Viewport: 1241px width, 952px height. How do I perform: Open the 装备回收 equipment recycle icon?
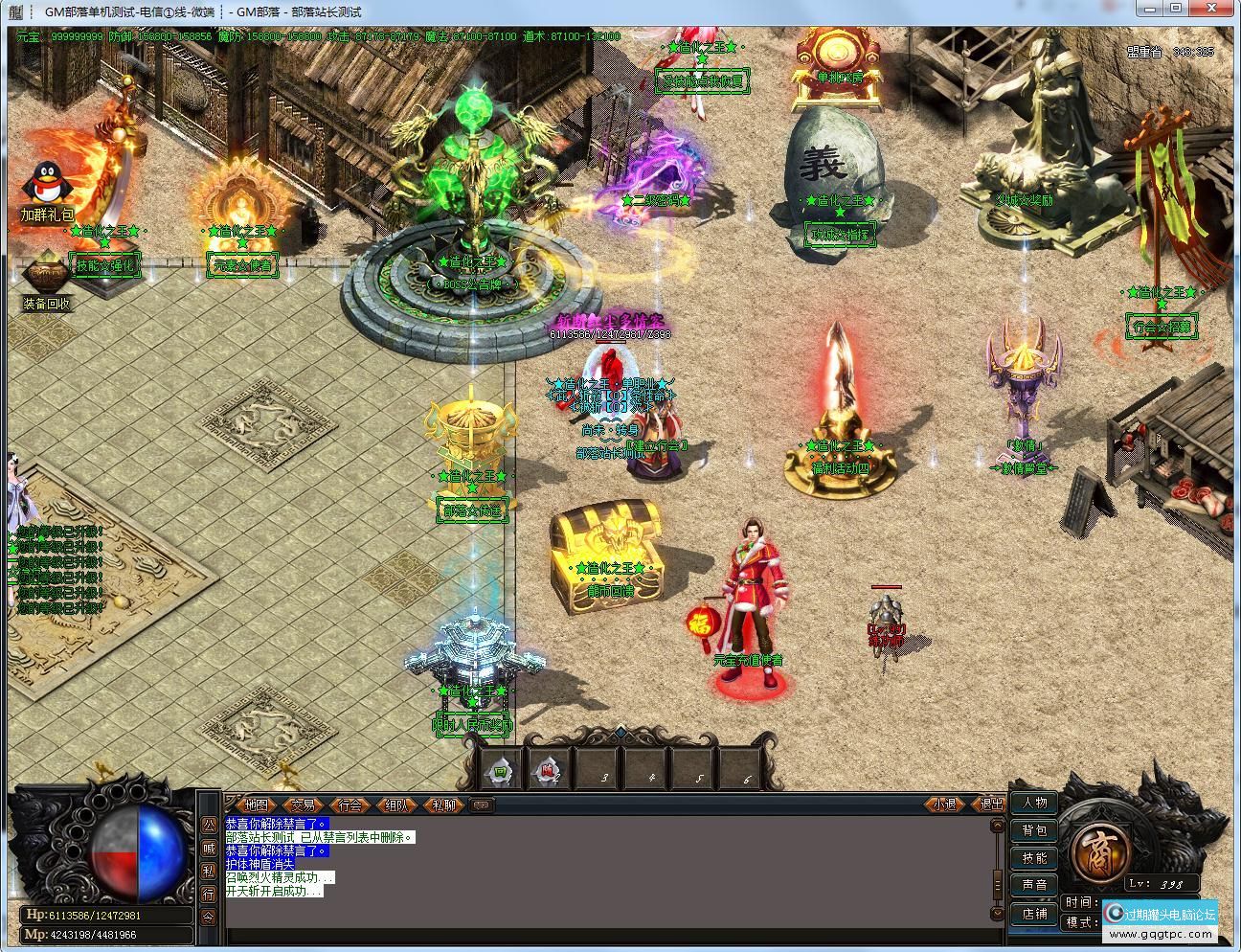46,278
